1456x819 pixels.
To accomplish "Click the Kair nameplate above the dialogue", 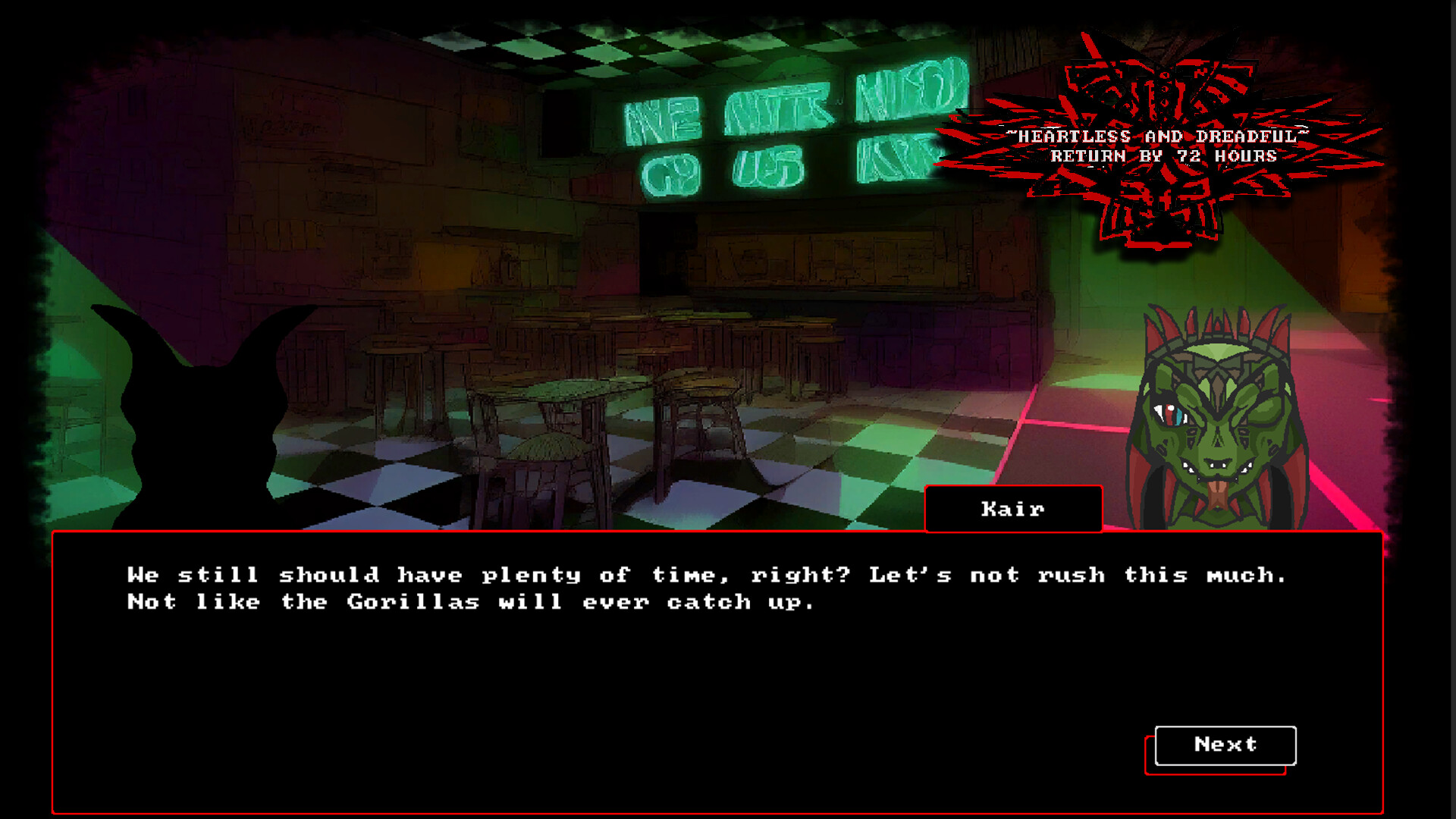I will click(1012, 509).
